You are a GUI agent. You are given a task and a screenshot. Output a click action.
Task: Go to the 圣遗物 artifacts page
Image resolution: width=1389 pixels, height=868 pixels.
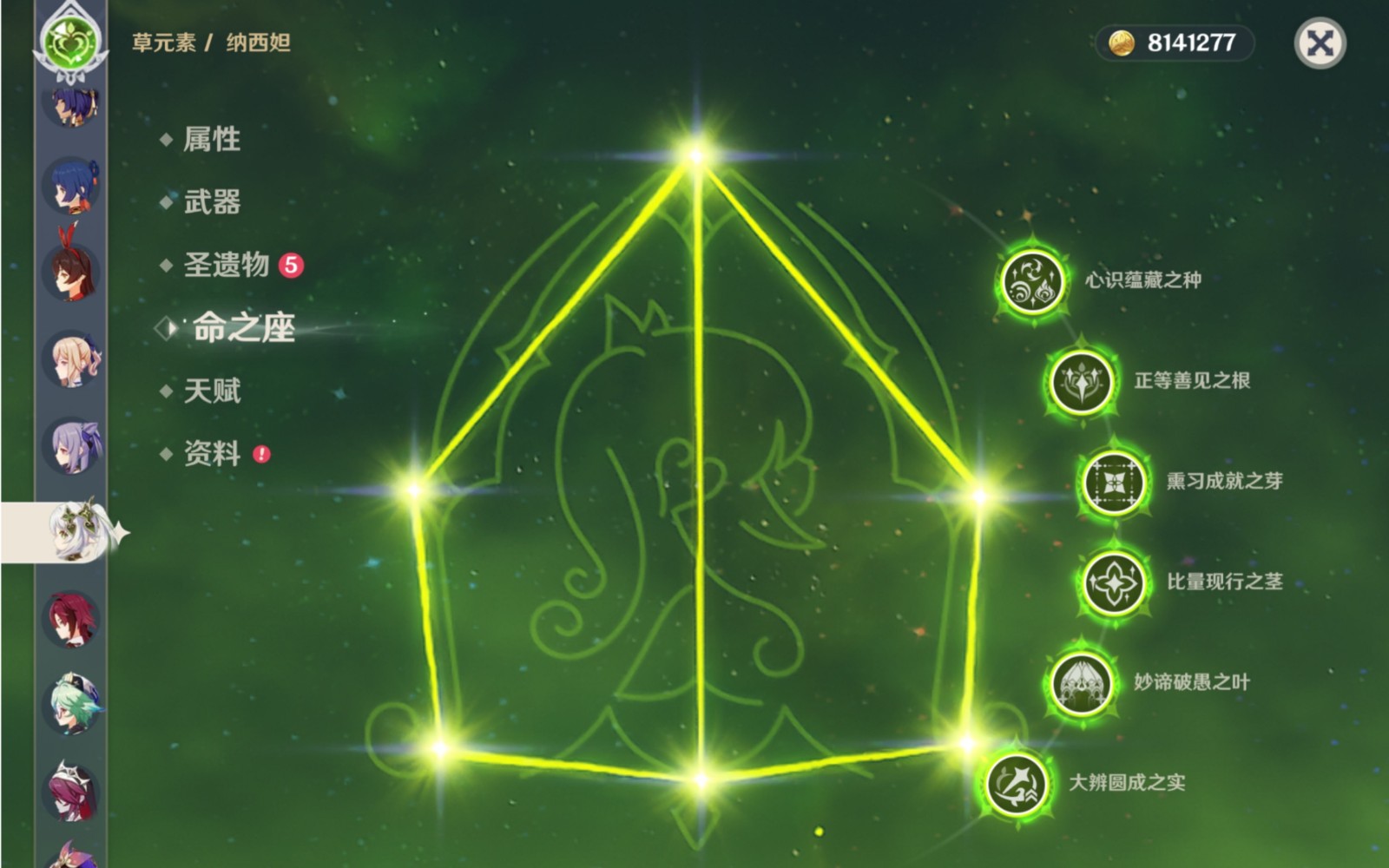coord(227,265)
